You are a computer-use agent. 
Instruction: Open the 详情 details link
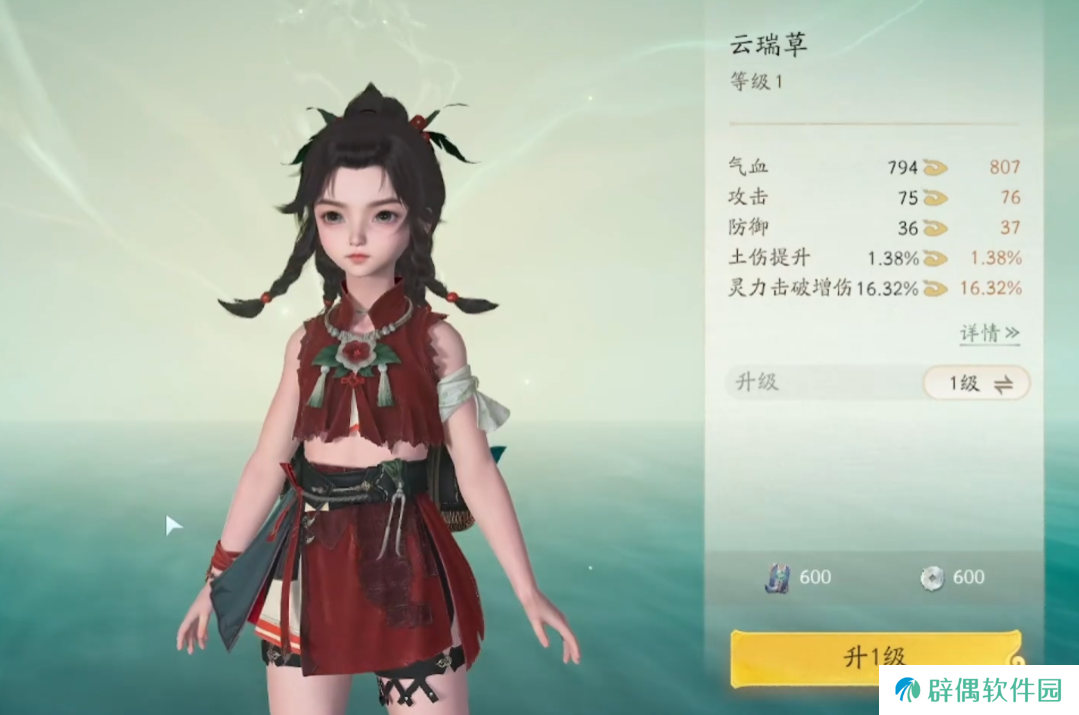pos(989,333)
